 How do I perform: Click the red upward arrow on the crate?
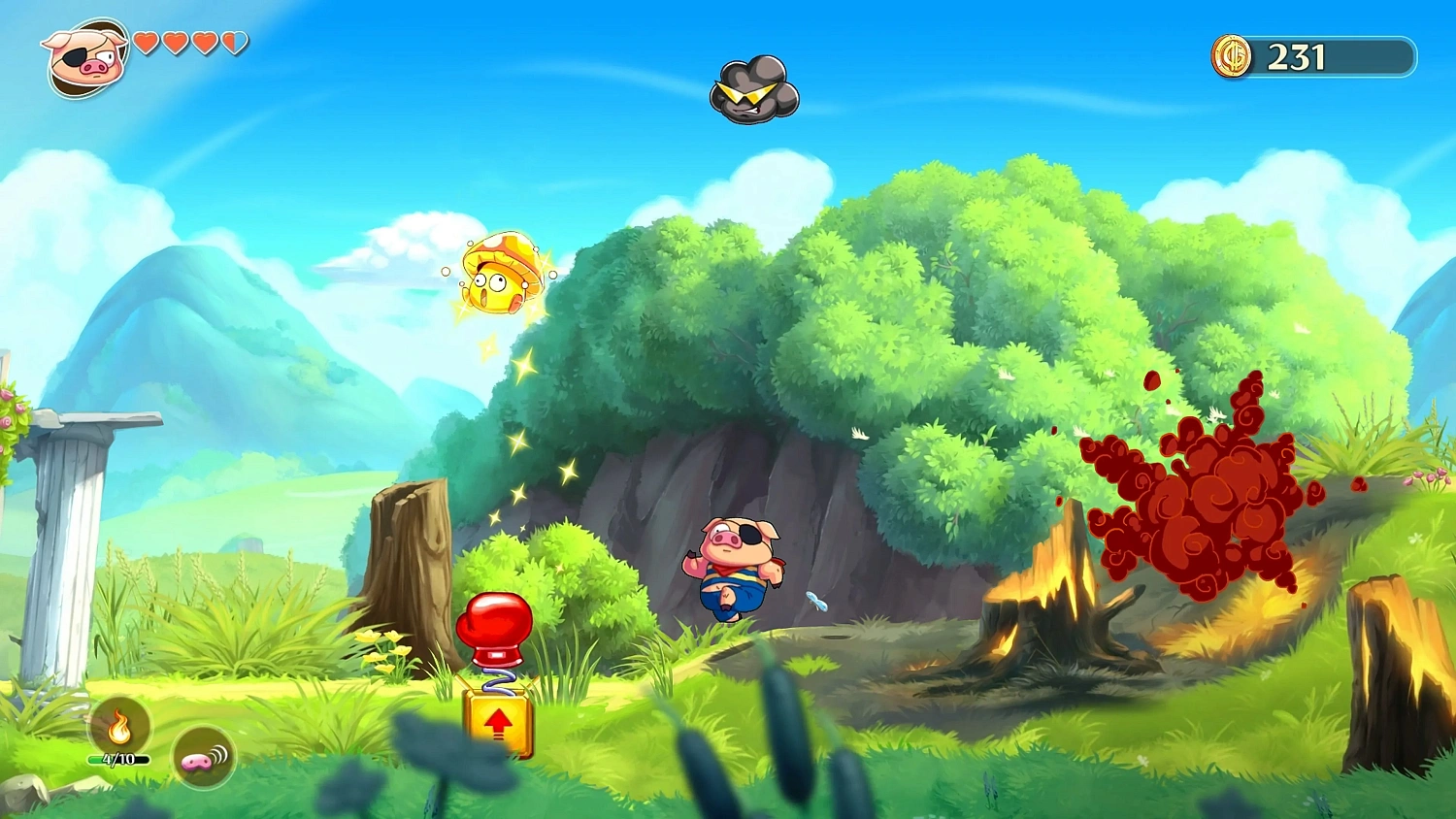coord(499,723)
